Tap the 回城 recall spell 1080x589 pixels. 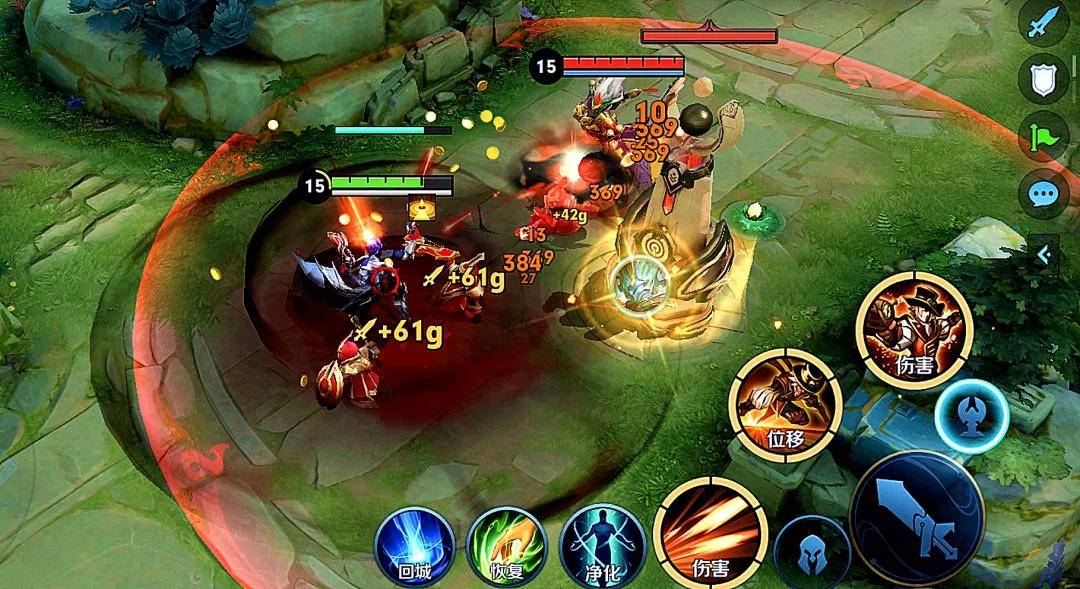[x=414, y=545]
